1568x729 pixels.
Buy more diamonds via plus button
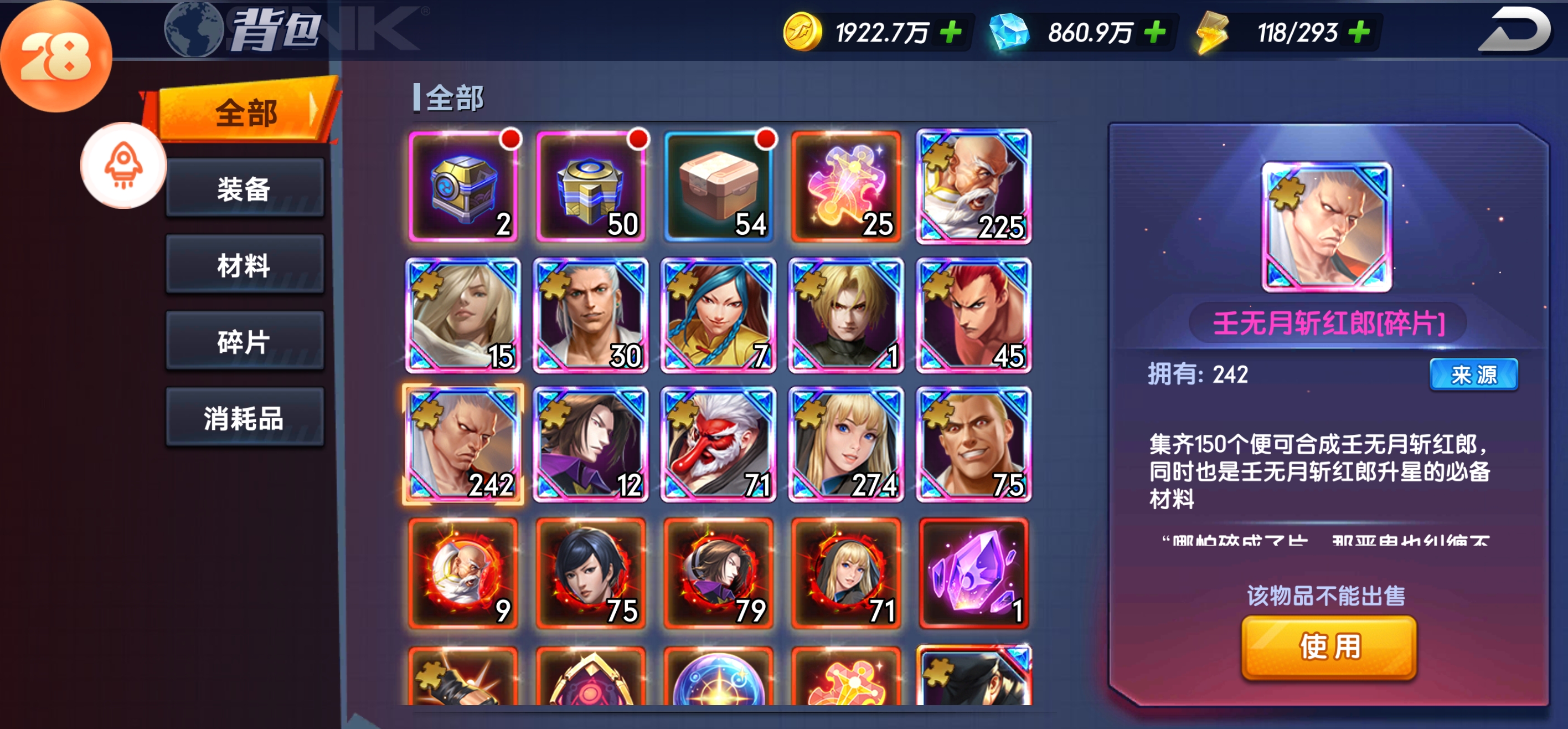[1155, 32]
